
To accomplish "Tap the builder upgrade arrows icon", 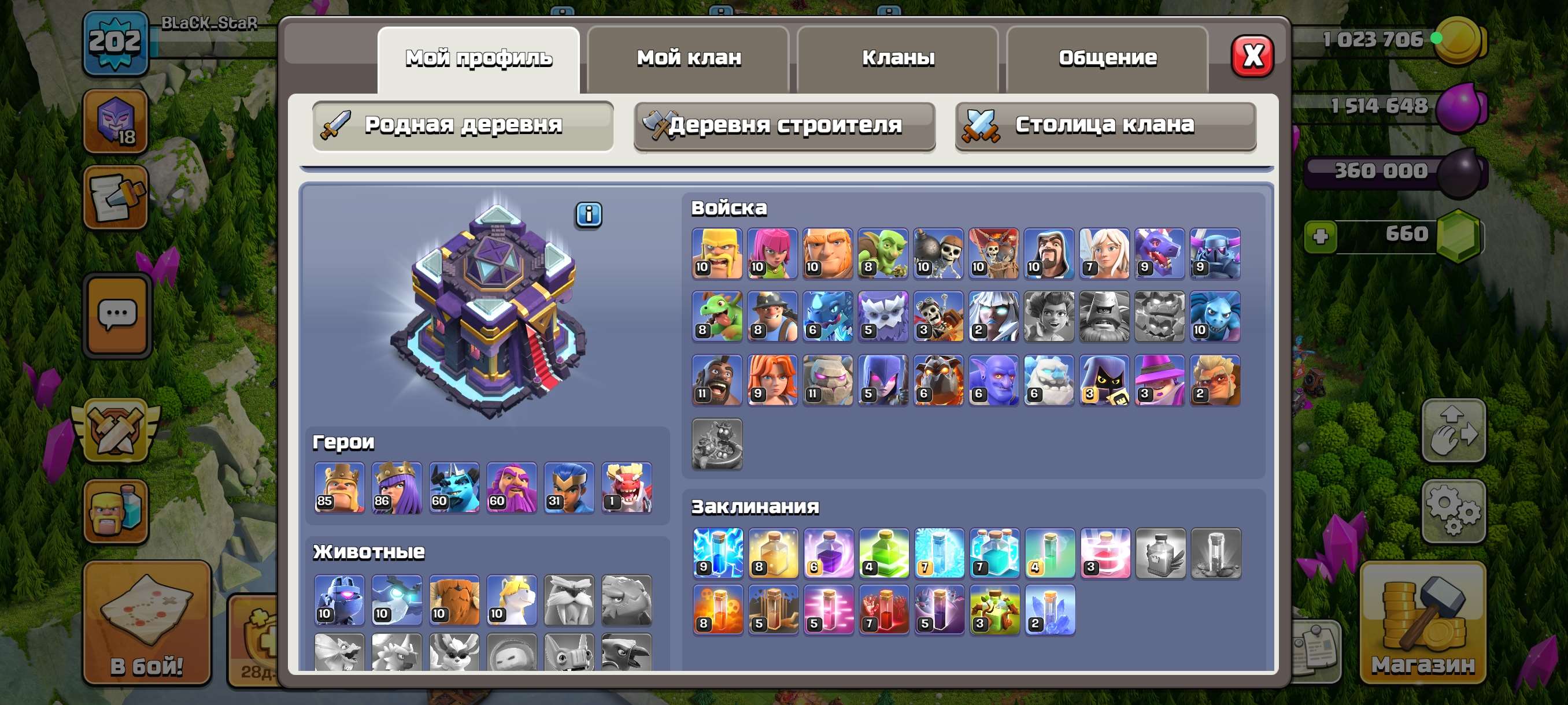I will 1455,429.
